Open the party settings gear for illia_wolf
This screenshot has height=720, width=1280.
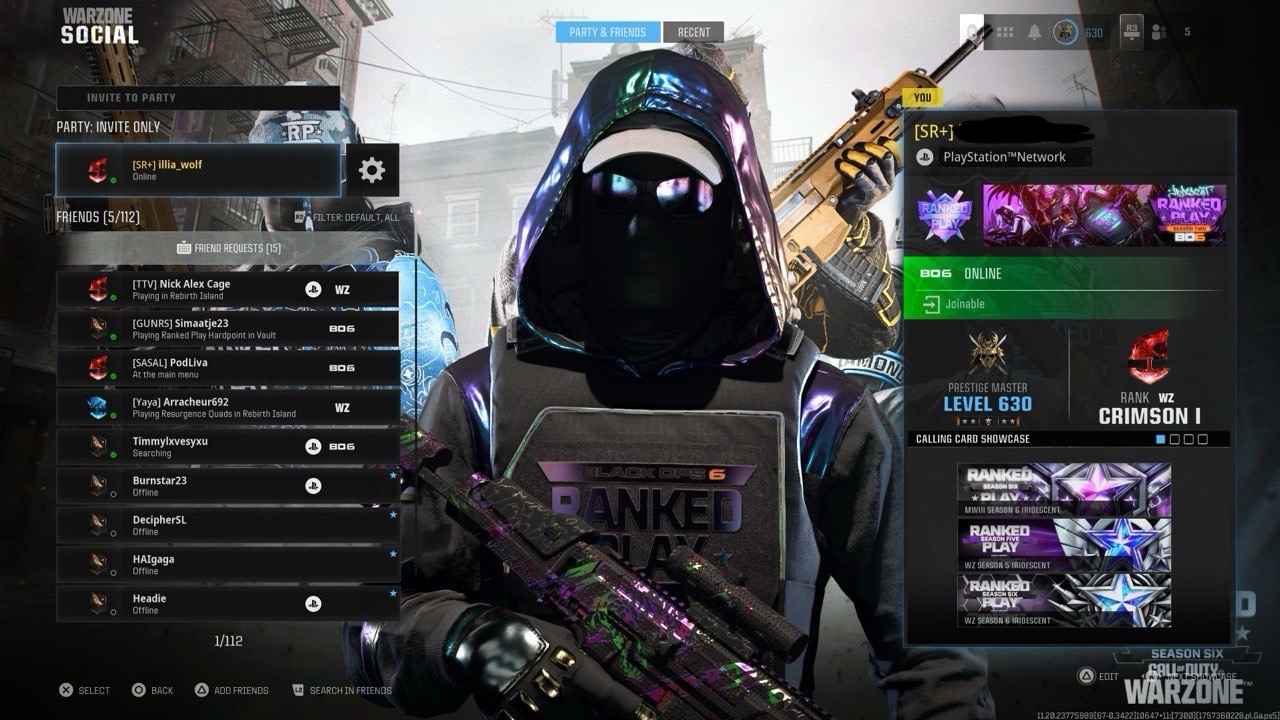point(371,170)
